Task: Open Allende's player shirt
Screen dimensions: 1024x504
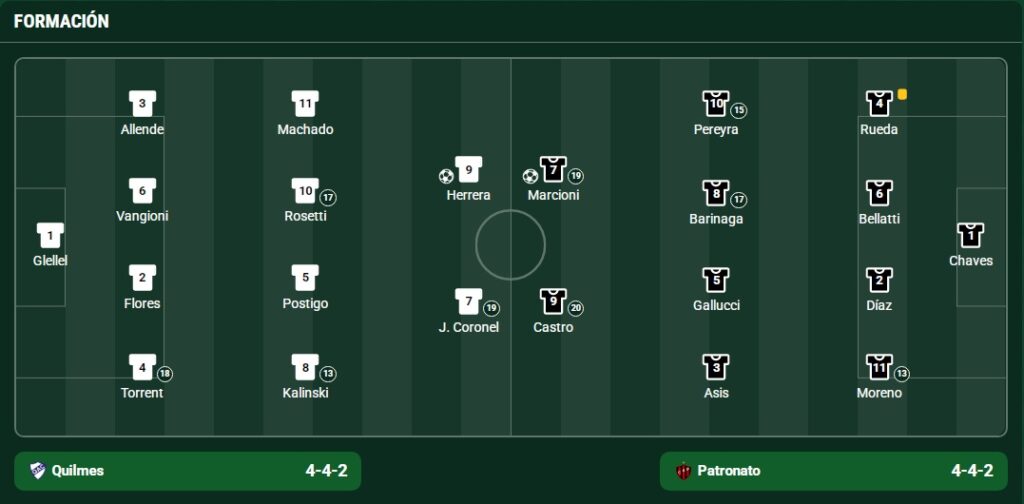Action: coord(142,104)
